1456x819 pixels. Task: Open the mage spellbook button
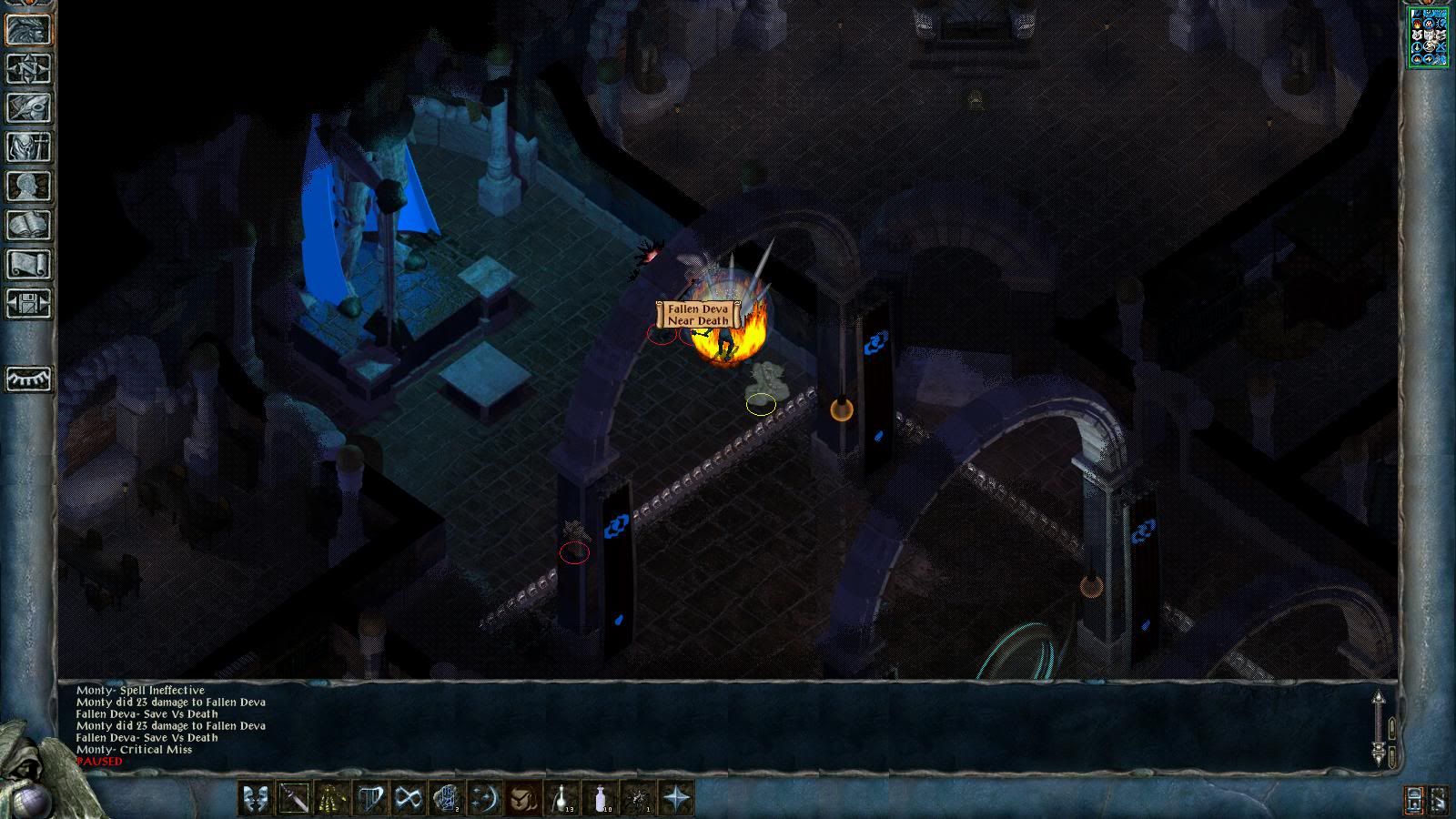coord(28,225)
